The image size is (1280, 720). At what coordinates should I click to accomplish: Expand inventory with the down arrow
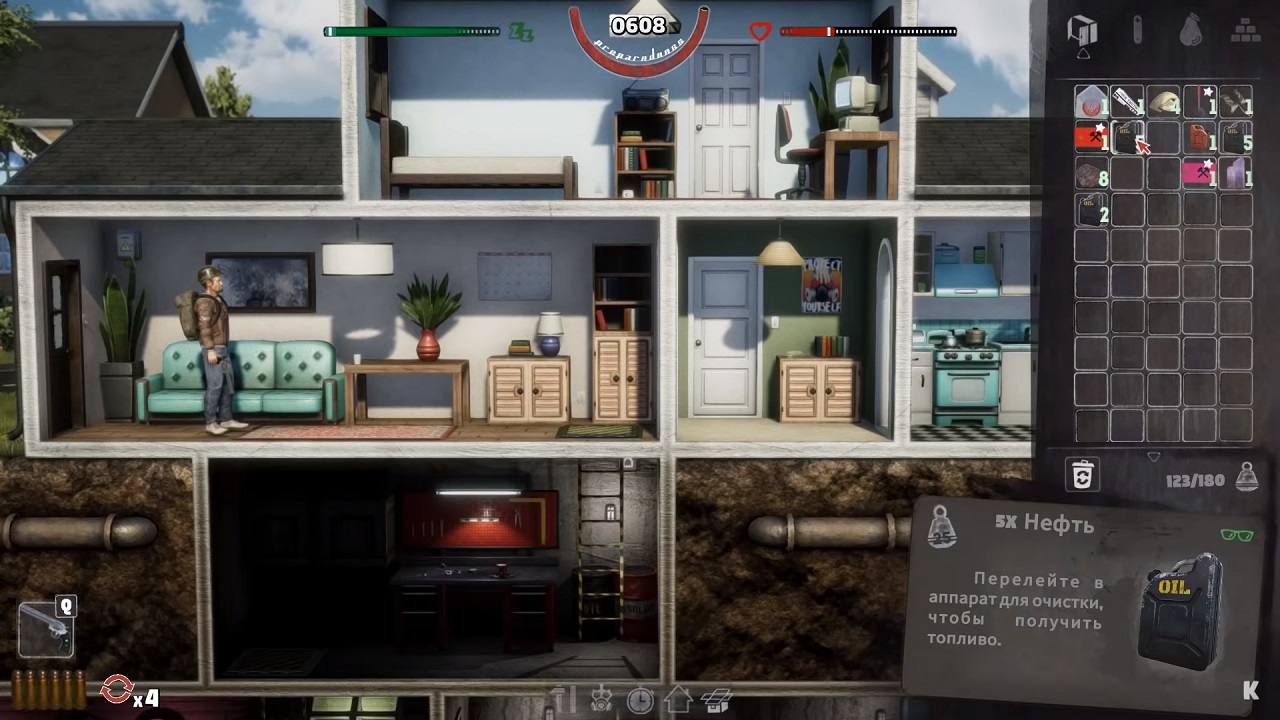1154,457
